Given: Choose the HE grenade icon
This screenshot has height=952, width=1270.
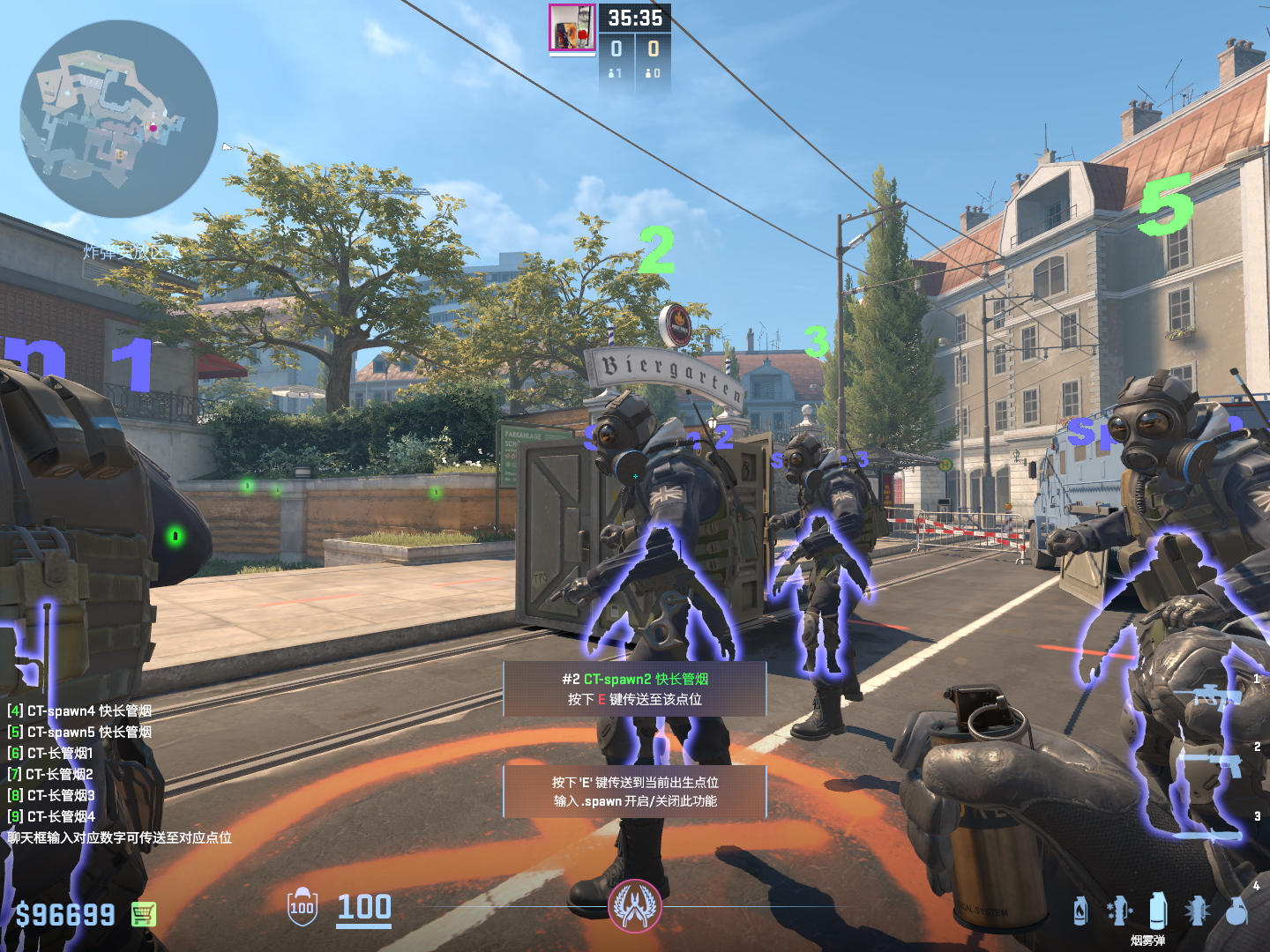Looking at the screenshot, I should tap(1237, 911).
